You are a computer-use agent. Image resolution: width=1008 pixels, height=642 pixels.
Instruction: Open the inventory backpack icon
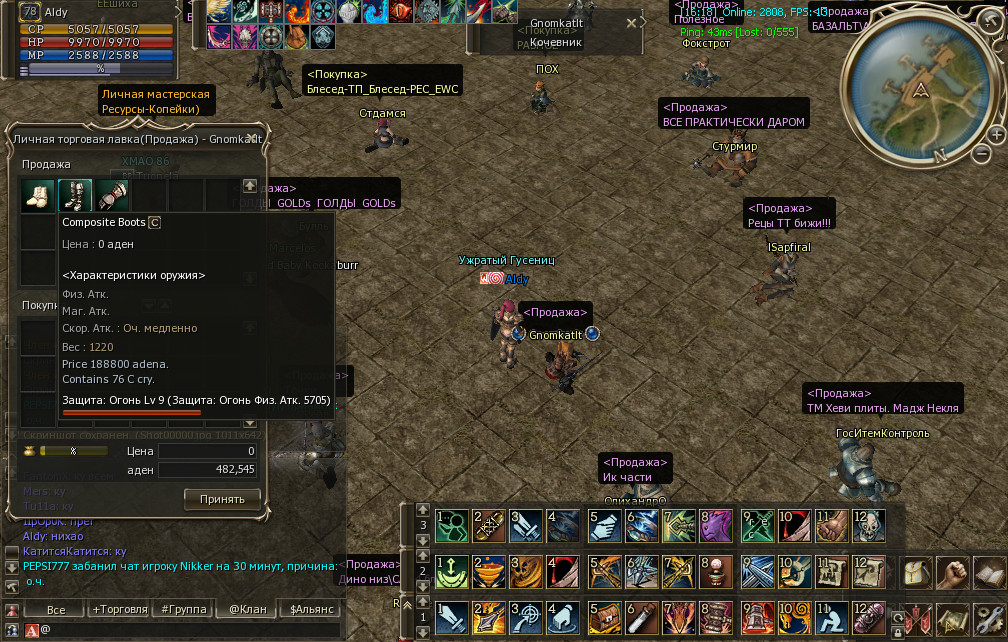coord(918,574)
